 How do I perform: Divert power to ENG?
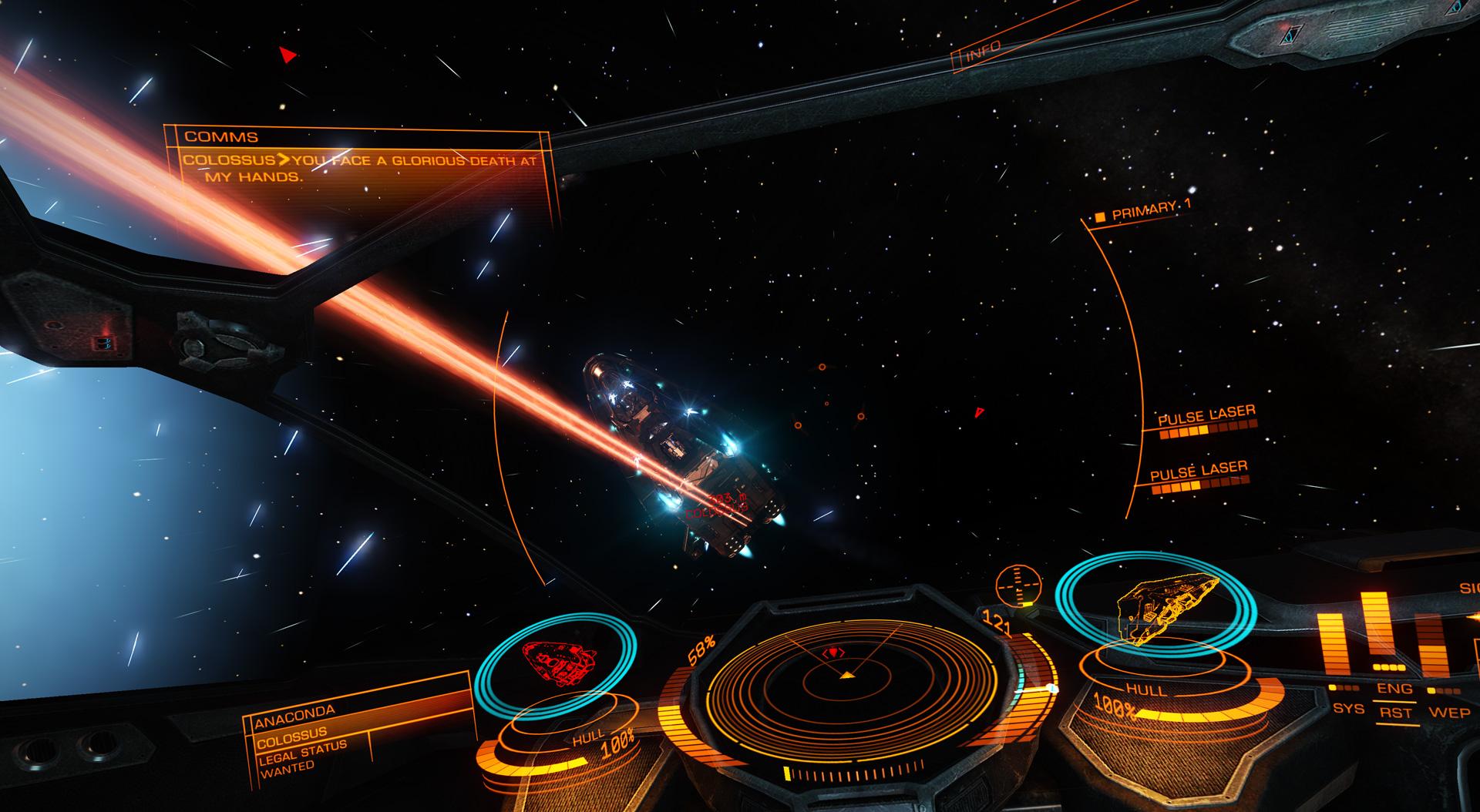[x=1394, y=689]
